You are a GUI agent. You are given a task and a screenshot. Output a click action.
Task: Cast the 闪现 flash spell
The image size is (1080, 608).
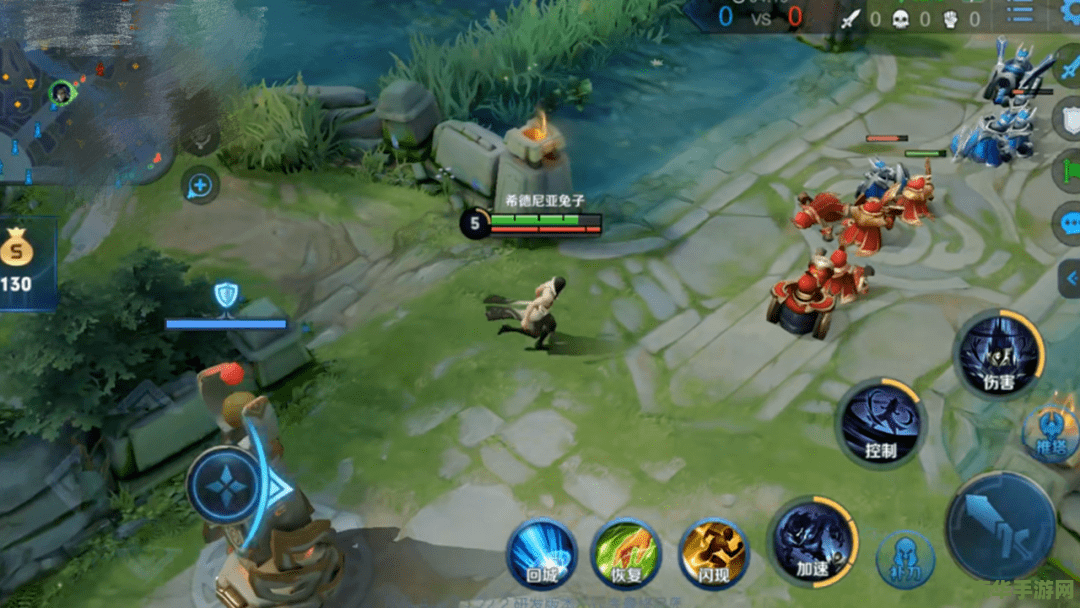coord(713,555)
